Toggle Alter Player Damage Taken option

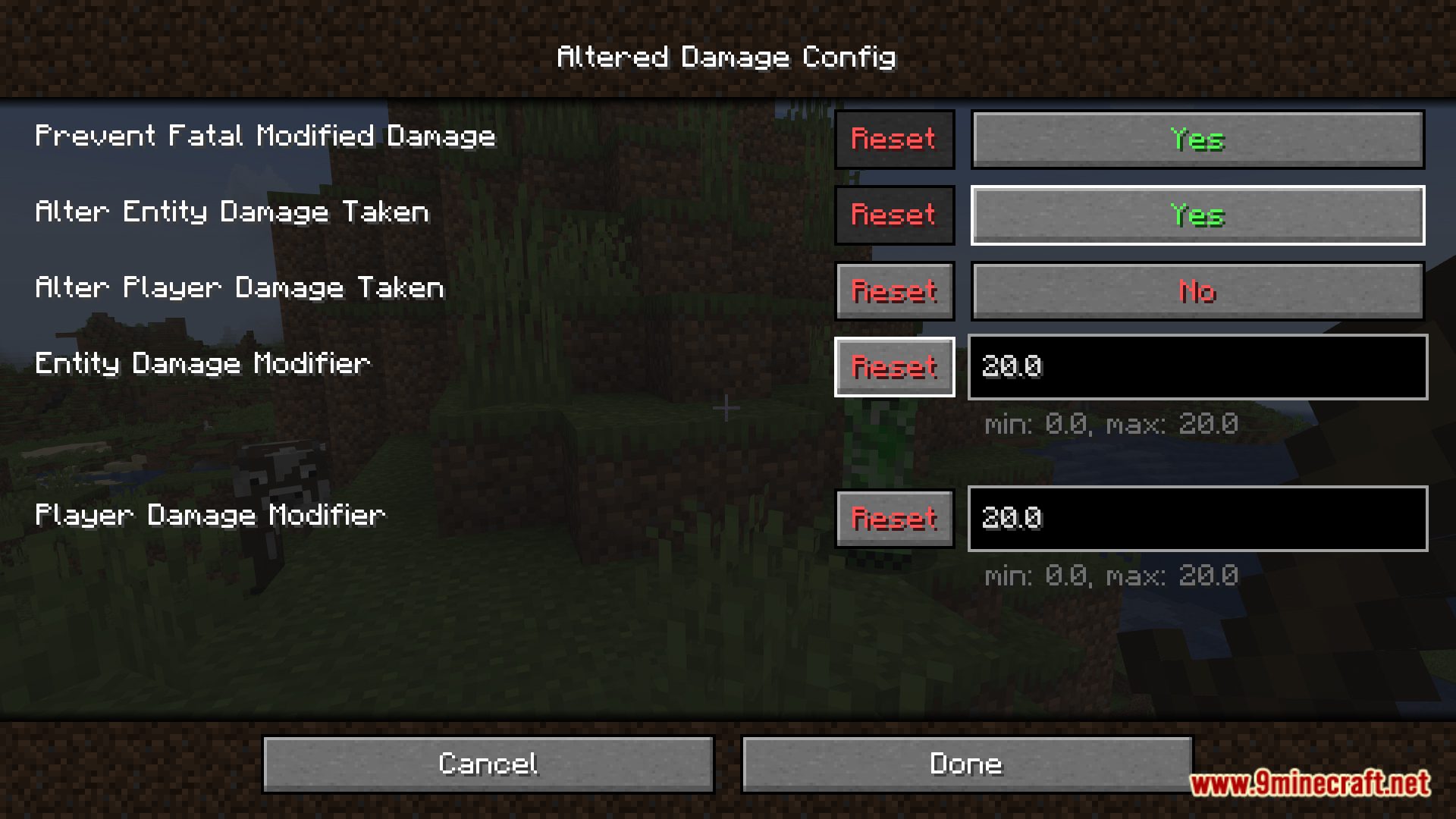coord(1197,291)
